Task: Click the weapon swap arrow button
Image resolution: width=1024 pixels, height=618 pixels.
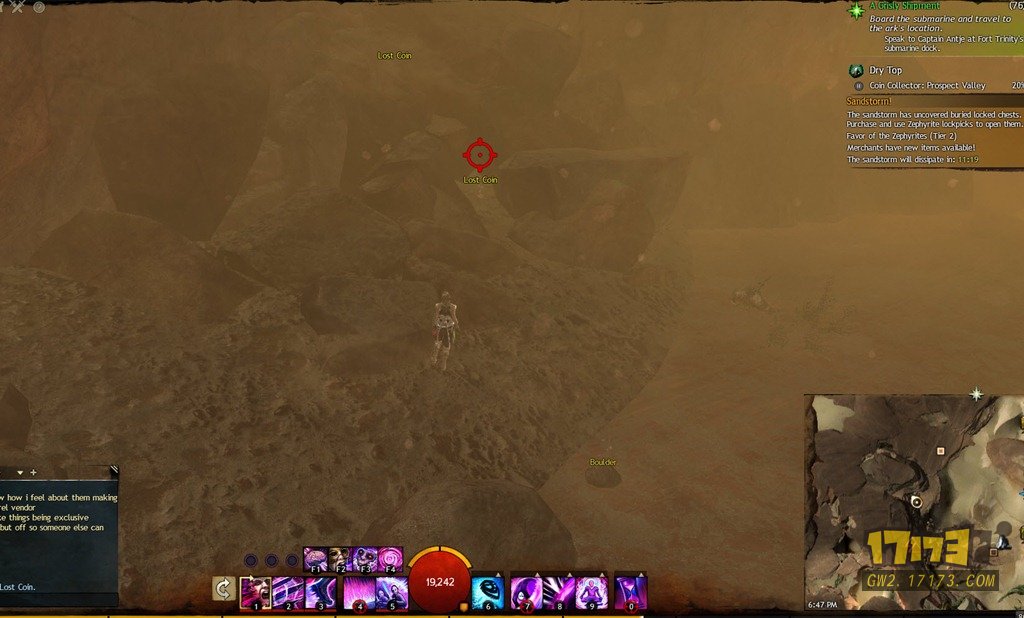Action: 225,589
